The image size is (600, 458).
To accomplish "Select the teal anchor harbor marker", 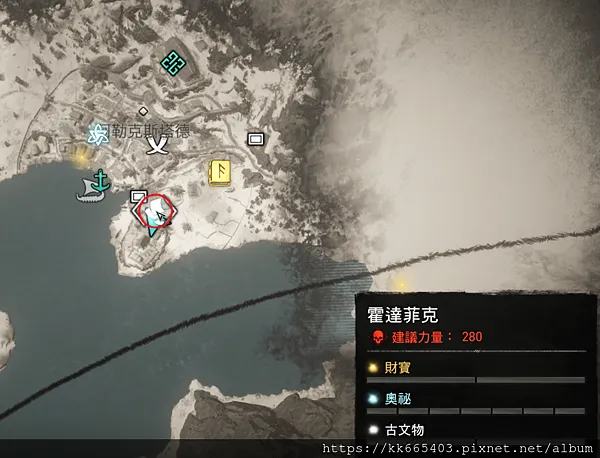I will click(x=100, y=180).
